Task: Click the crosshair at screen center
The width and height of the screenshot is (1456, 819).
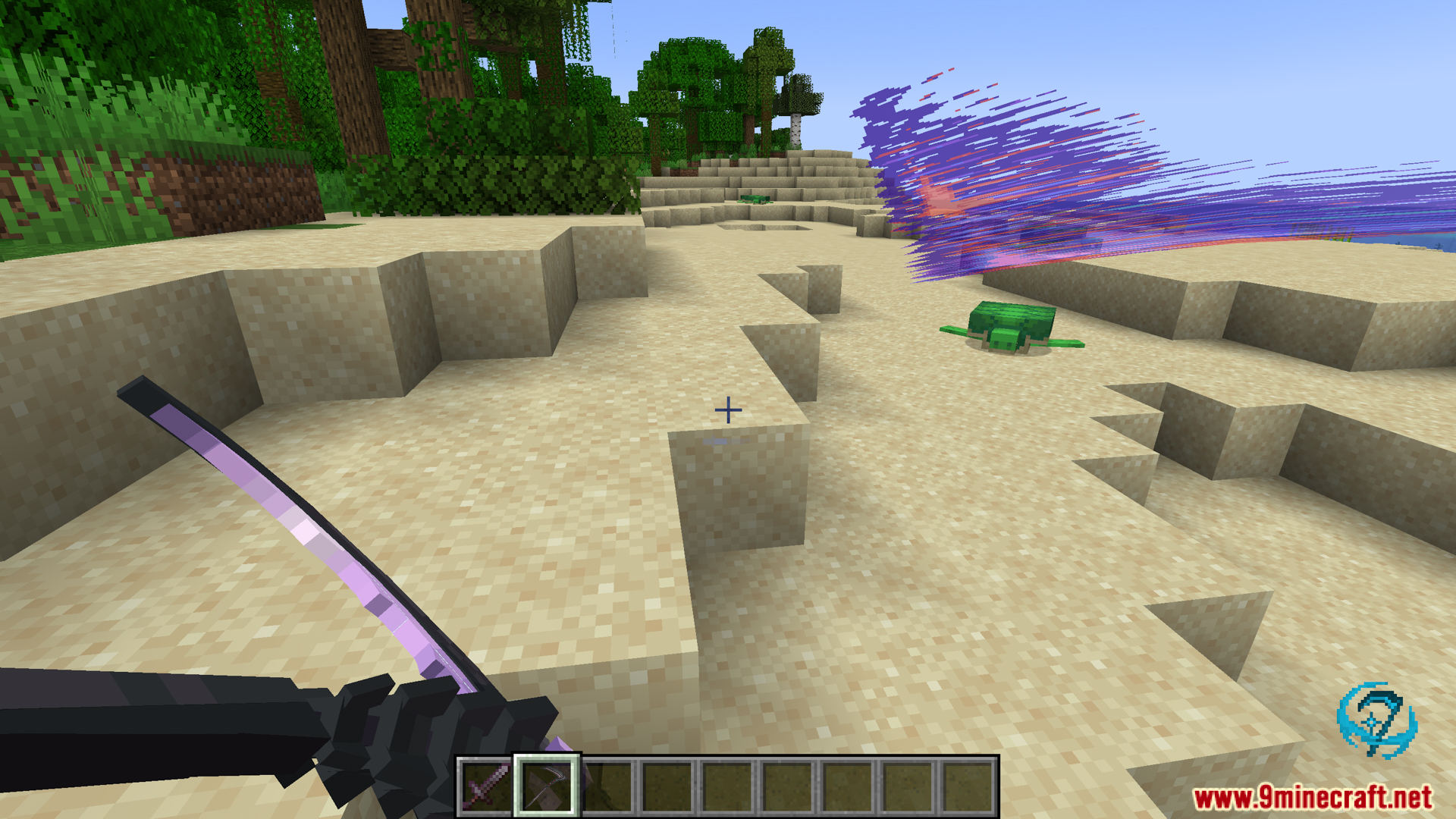Action: coord(728,409)
